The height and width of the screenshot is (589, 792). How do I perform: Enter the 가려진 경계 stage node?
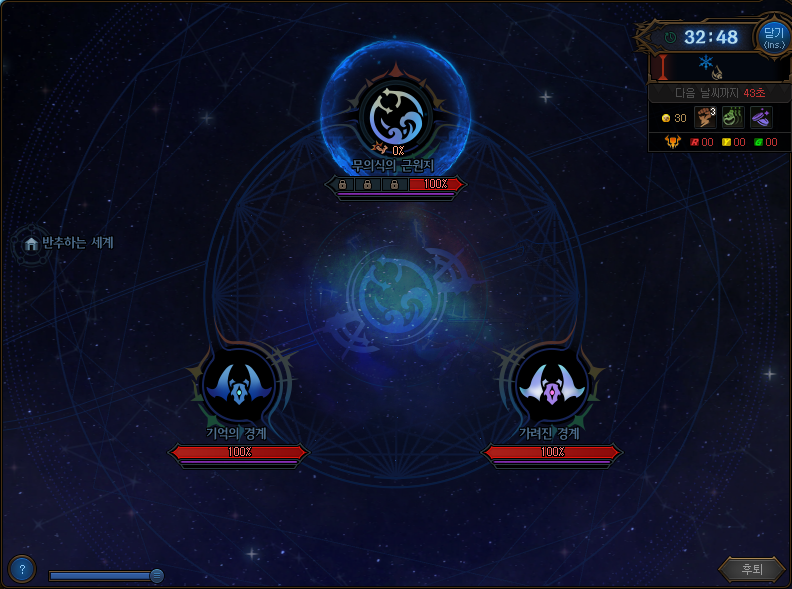click(x=552, y=388)
